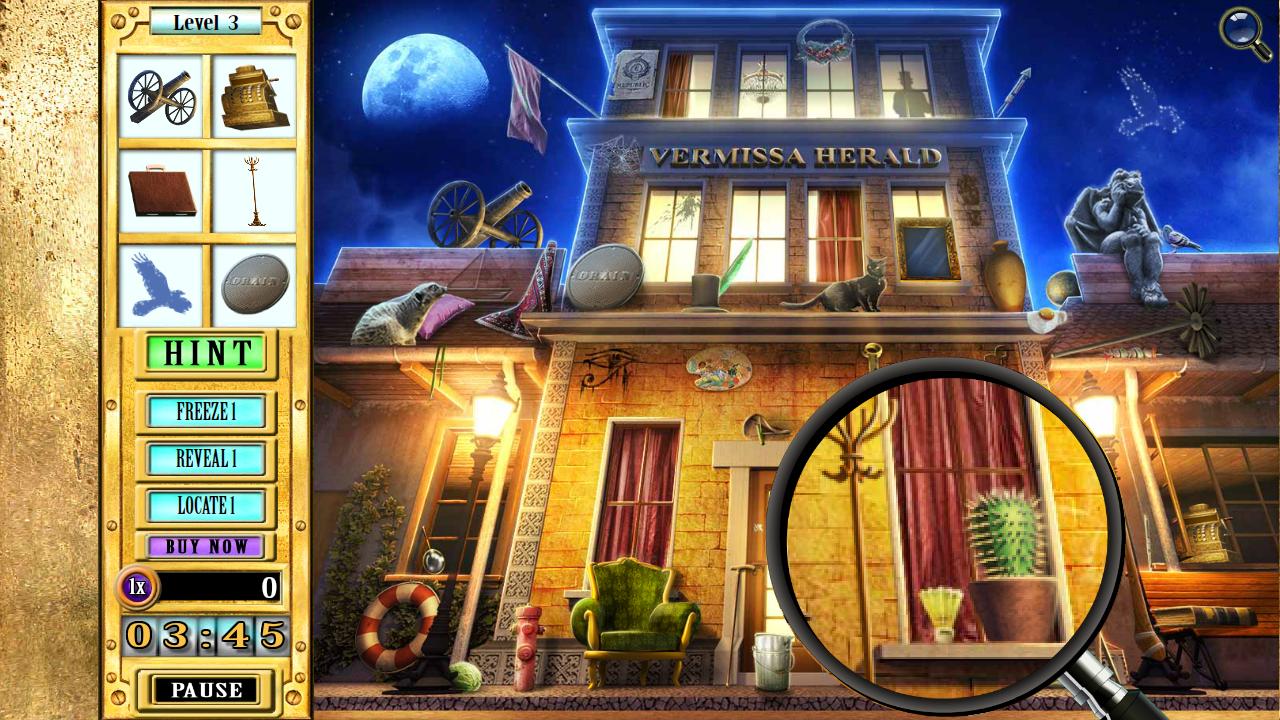Click the Level 3 banner plaque
Screen dimensions: 1280x720
(x=207, y=19)
